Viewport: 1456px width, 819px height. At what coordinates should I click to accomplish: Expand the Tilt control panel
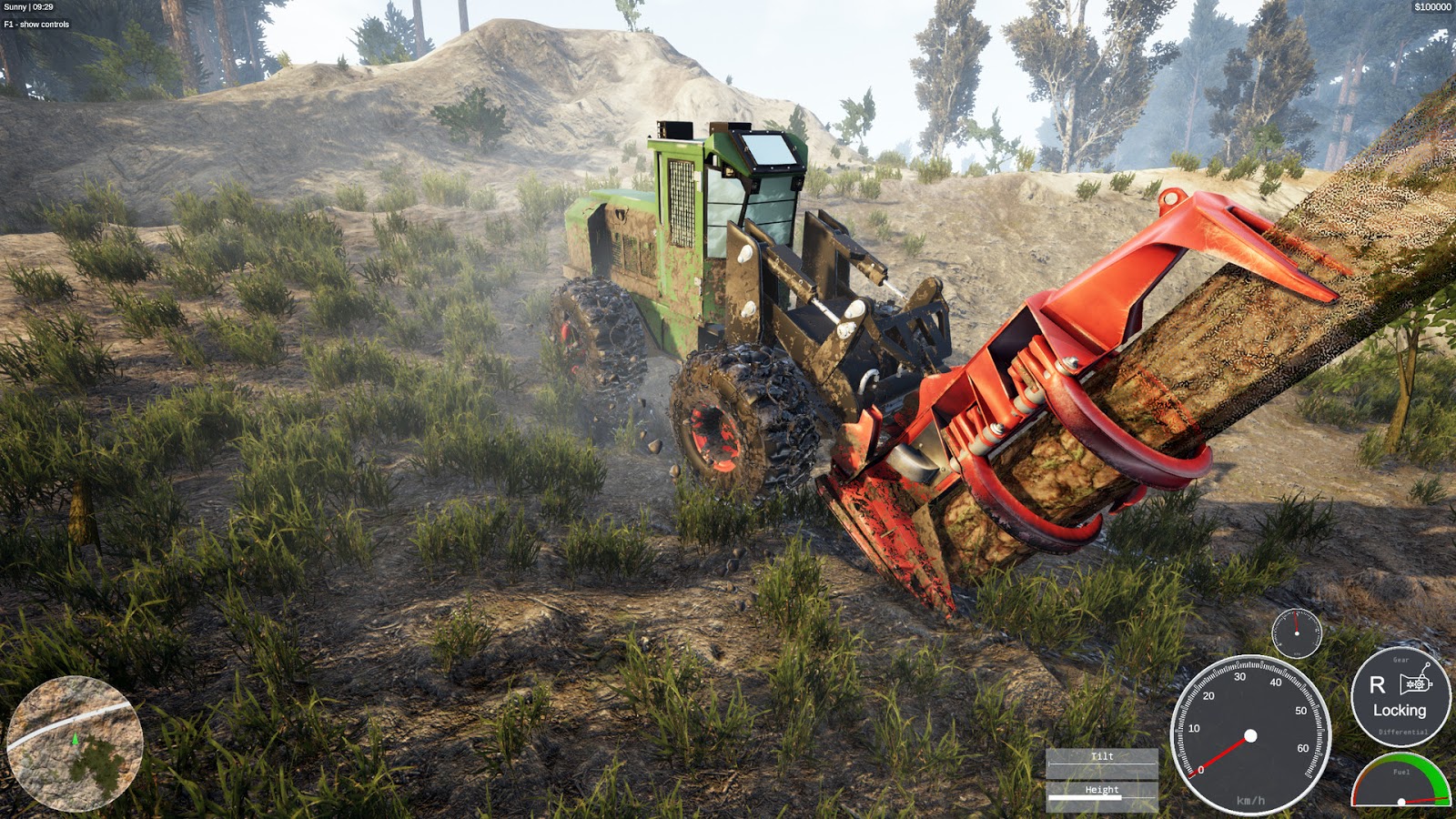(x=1102, y=755)
